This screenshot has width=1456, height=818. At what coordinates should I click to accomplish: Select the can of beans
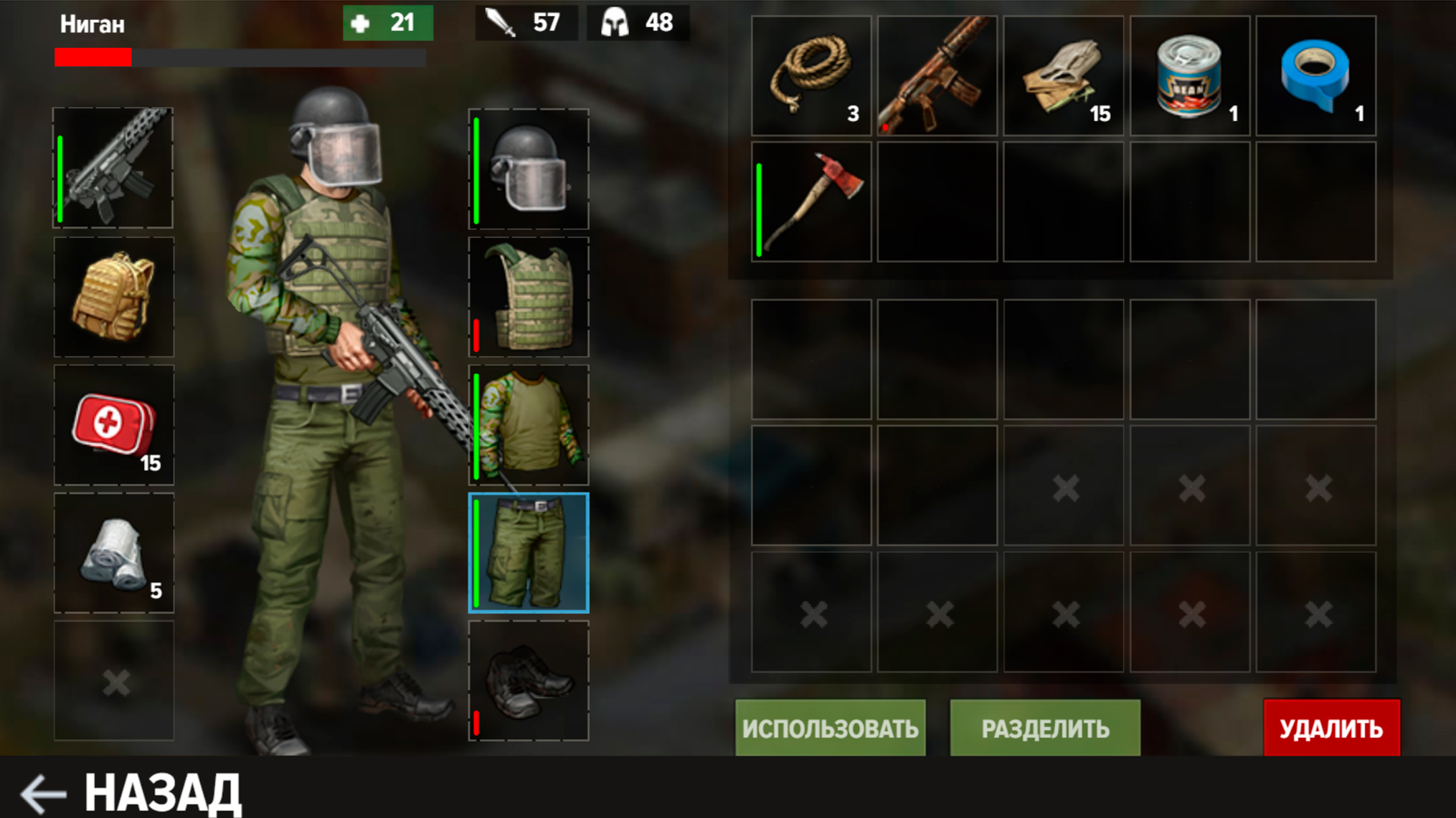pyautogui.click(x=1189, y=75)
